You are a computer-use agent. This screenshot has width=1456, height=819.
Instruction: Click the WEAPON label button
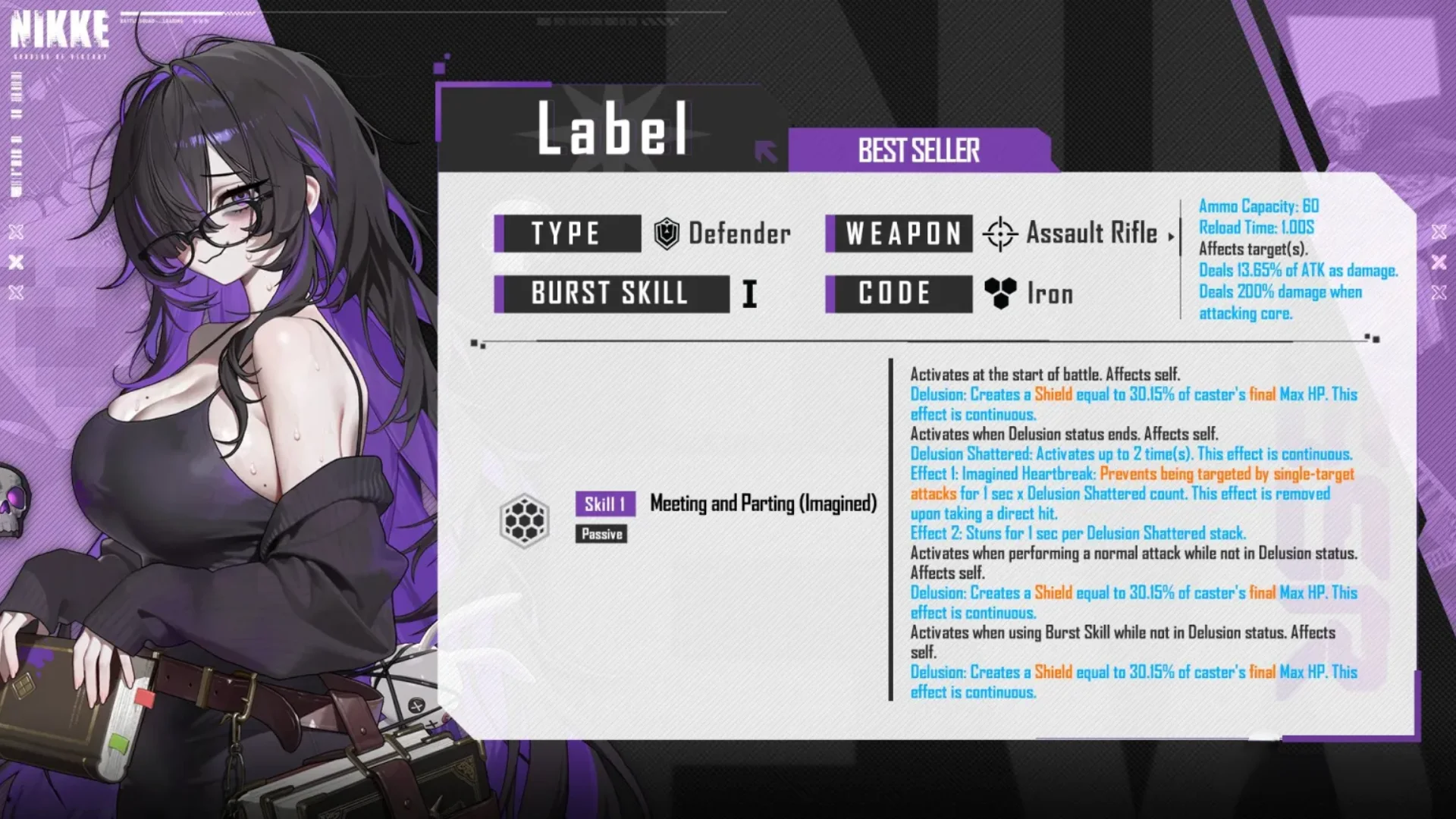tap(899, 234)
